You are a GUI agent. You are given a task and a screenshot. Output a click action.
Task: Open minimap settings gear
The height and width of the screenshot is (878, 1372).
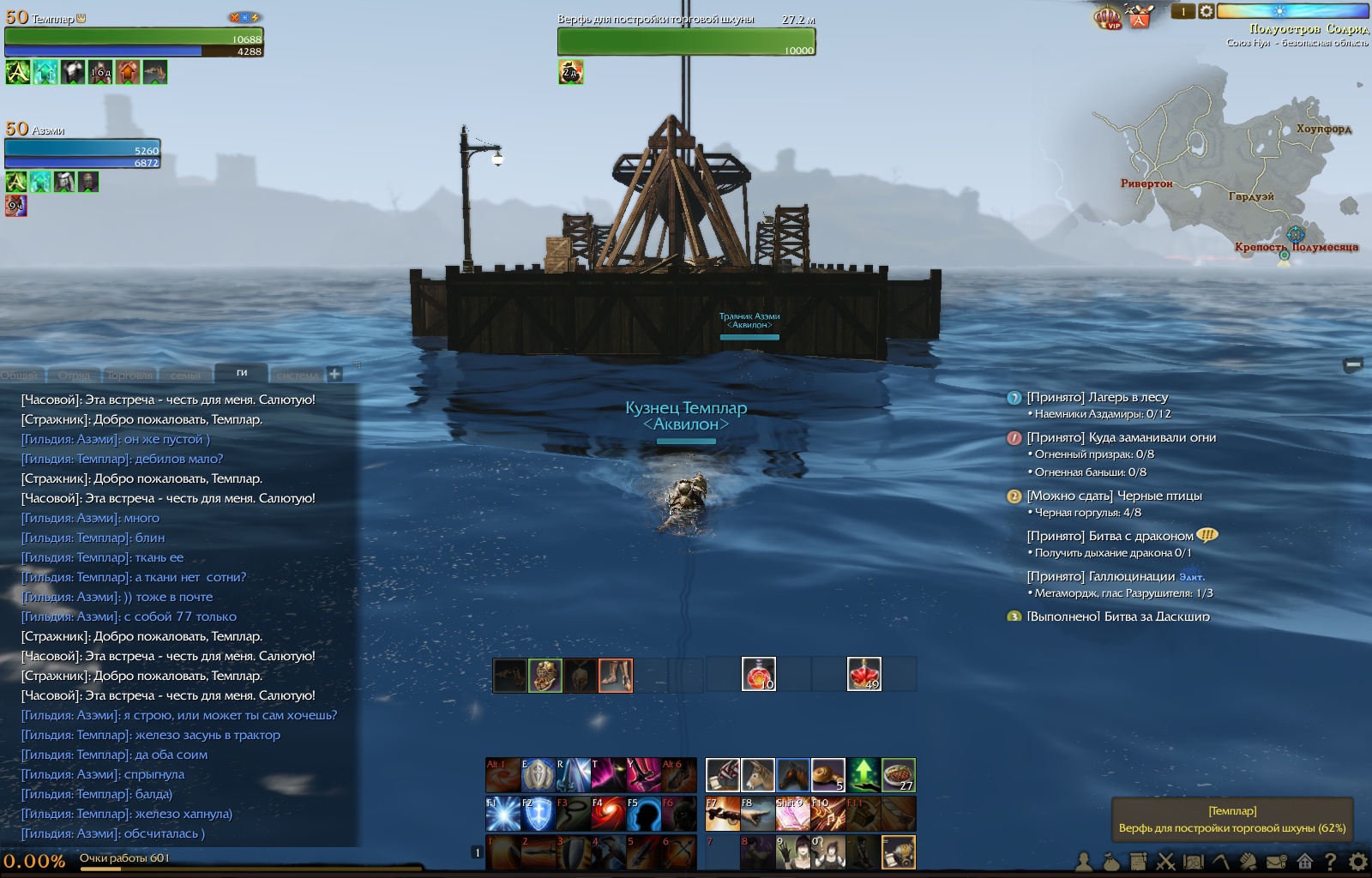point(1207,11)
